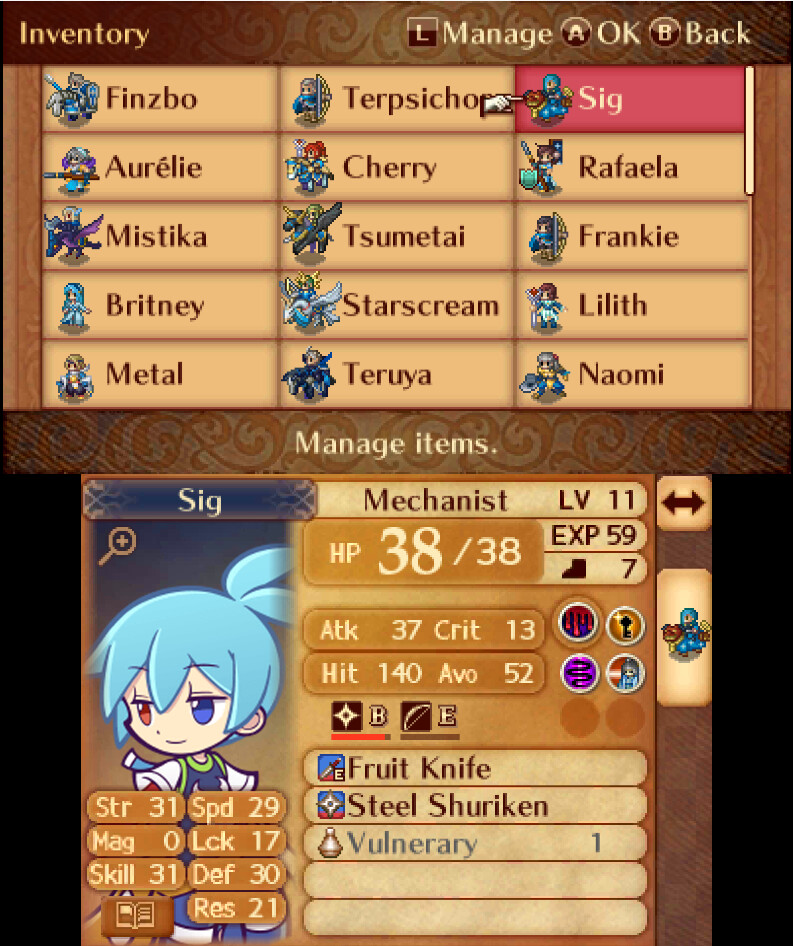Select the Fruit Knife item
793x946 pixels.
point(475,768)
